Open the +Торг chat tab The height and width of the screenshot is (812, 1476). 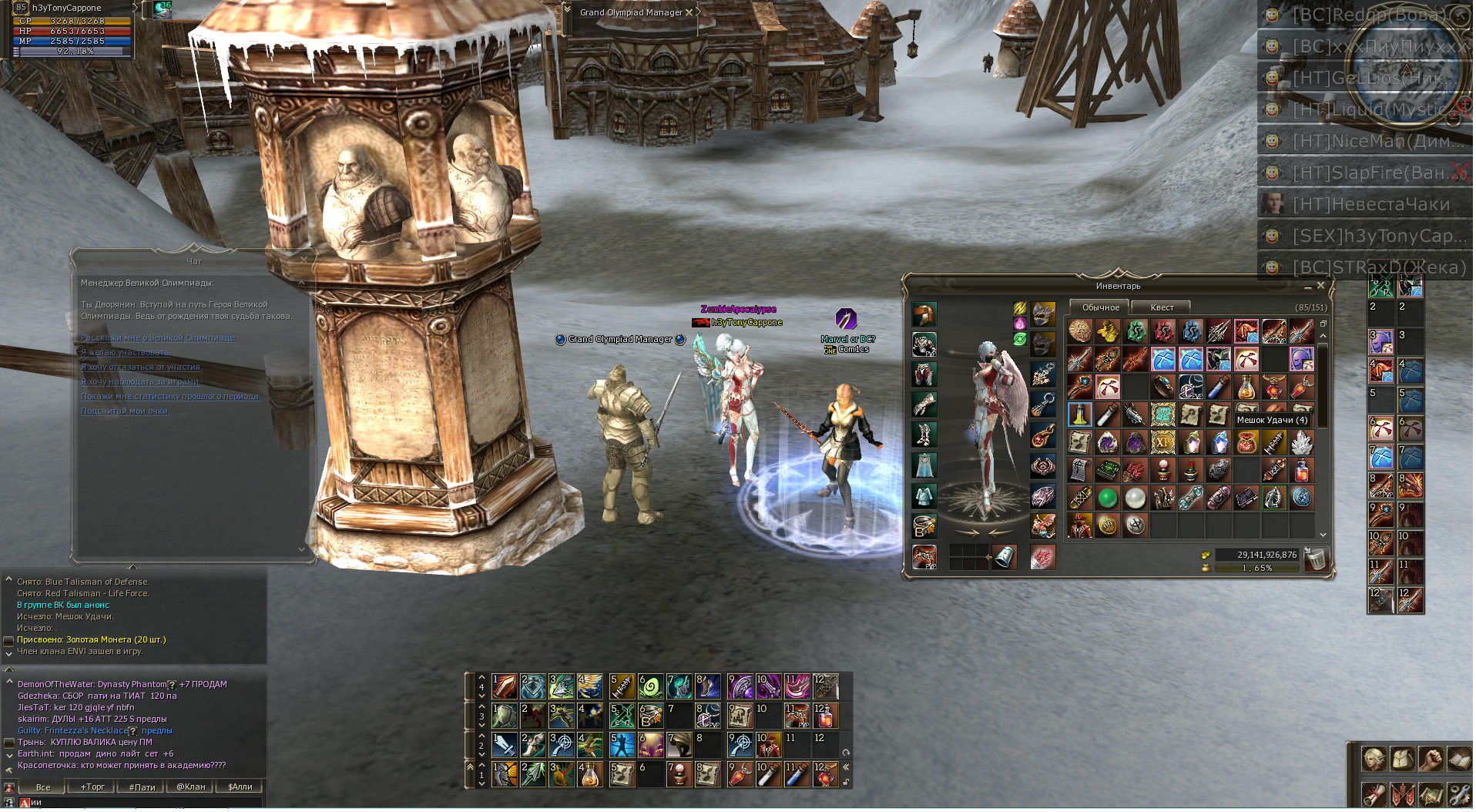coord(92,787)
